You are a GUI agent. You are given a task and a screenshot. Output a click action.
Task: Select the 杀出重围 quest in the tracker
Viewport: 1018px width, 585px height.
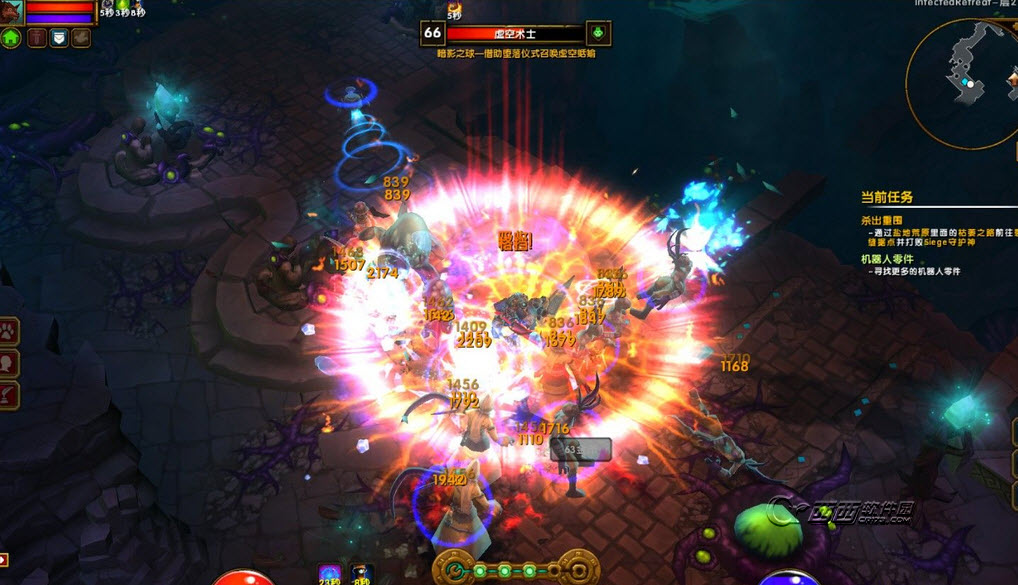(x=882, y=219)
